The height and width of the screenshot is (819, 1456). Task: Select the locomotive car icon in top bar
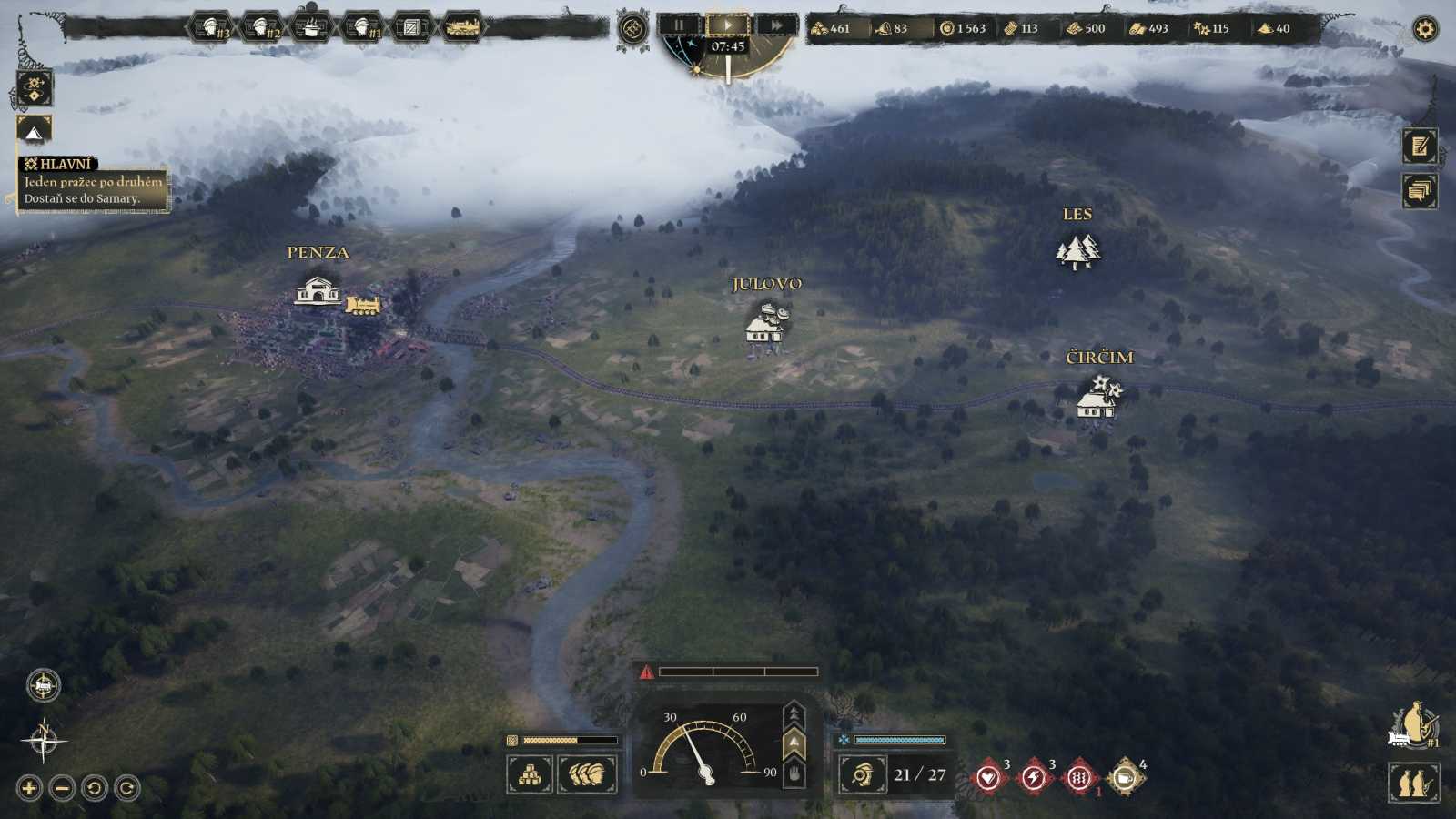(462, 28)
